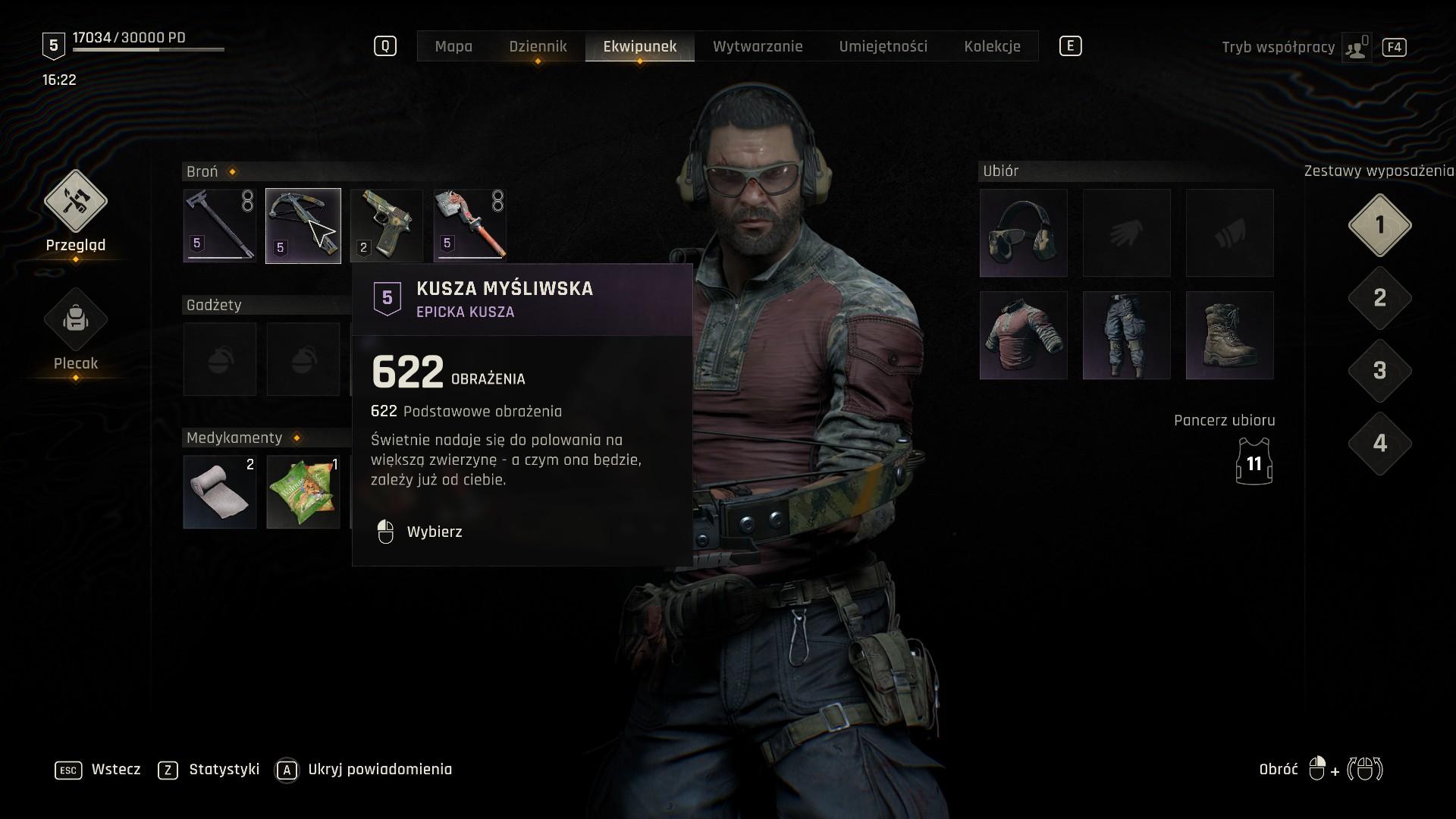Show the Kolekcje tab
Viewport: 1456px width, 819px height.
click(x=992, y=46)
